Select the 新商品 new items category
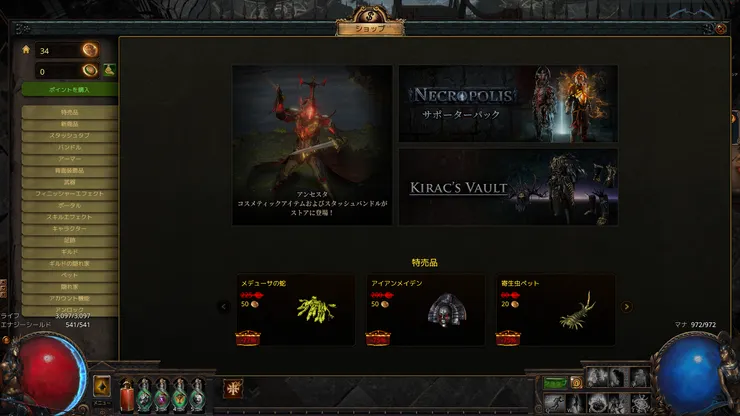The image size is (740, 416). coord(69,123)
